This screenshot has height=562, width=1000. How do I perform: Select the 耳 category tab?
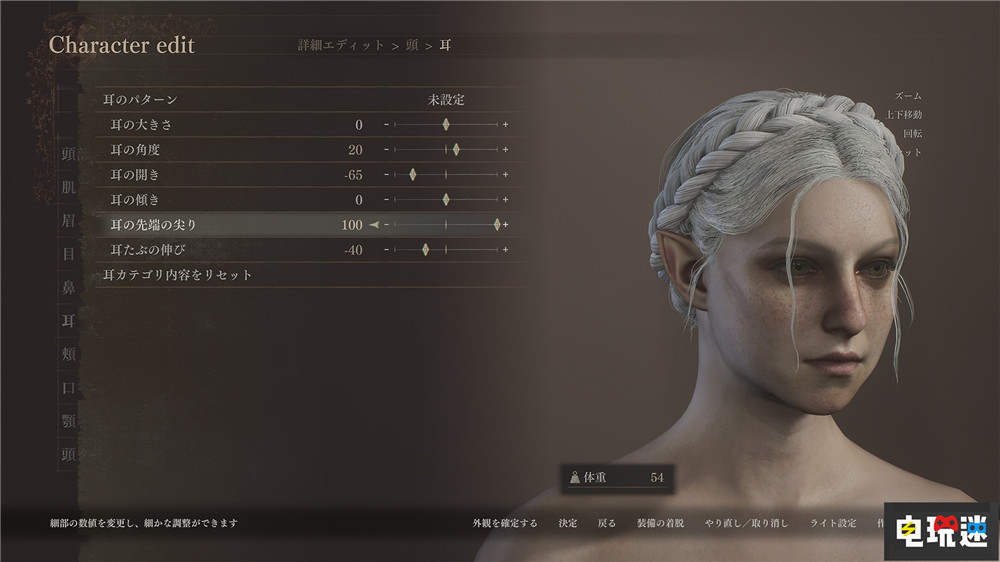click(69, 321)
